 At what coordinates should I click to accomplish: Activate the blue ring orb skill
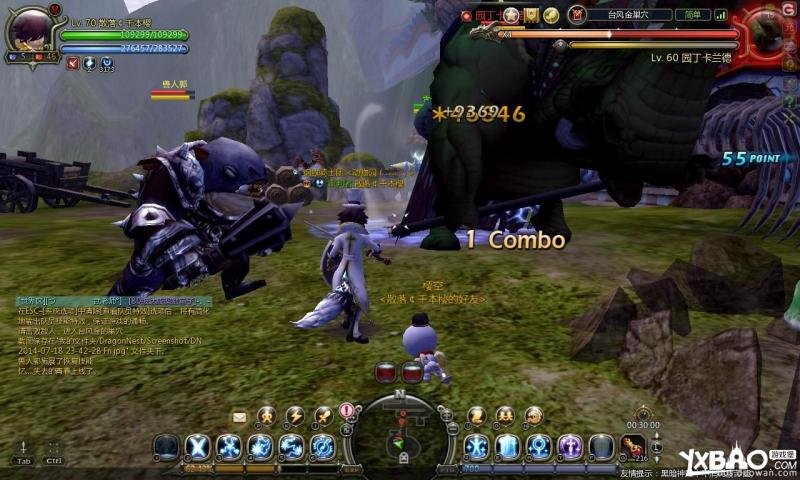click(x=540, y=446)
